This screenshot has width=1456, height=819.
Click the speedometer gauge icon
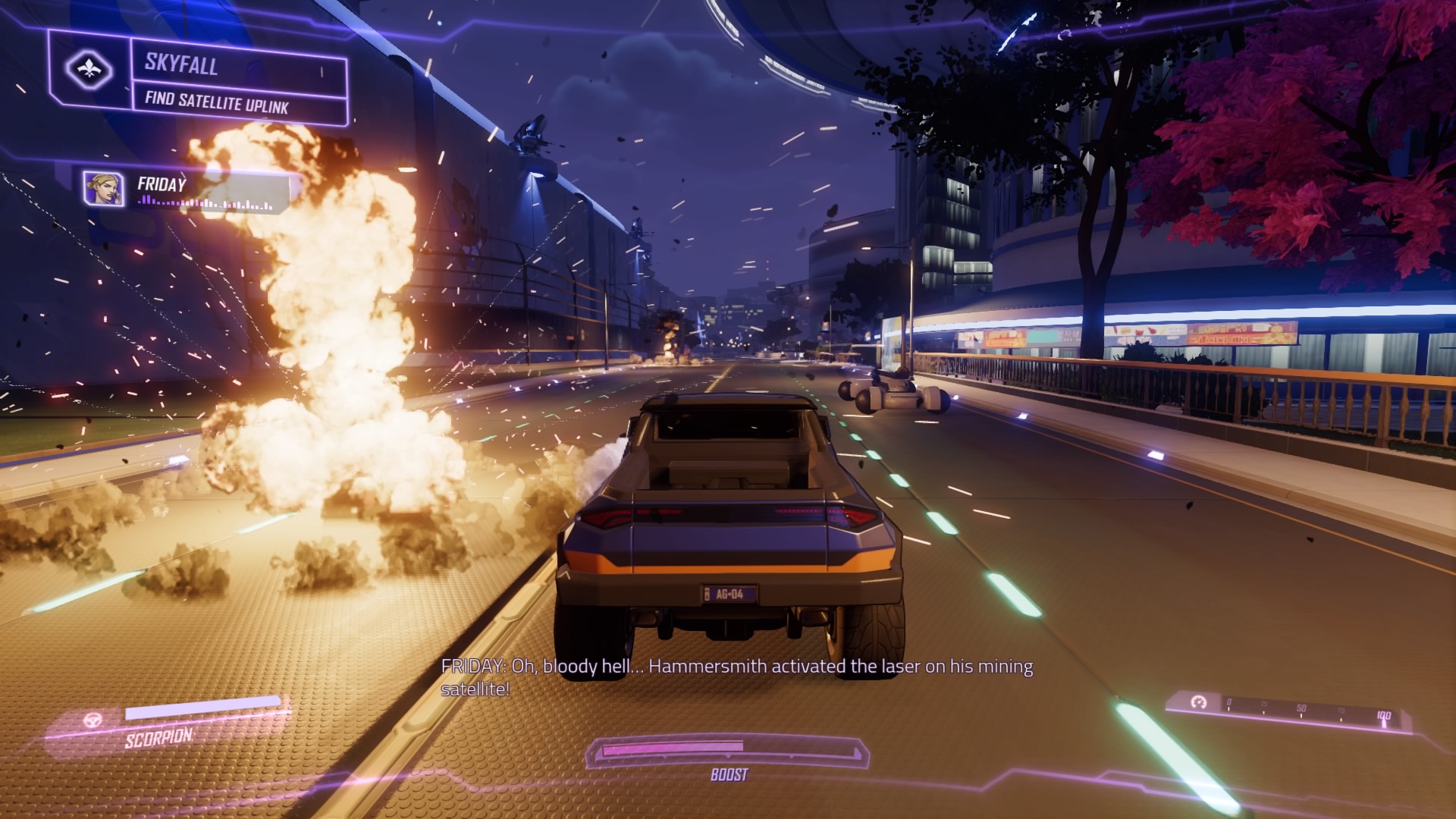[x=1198, y=702]
